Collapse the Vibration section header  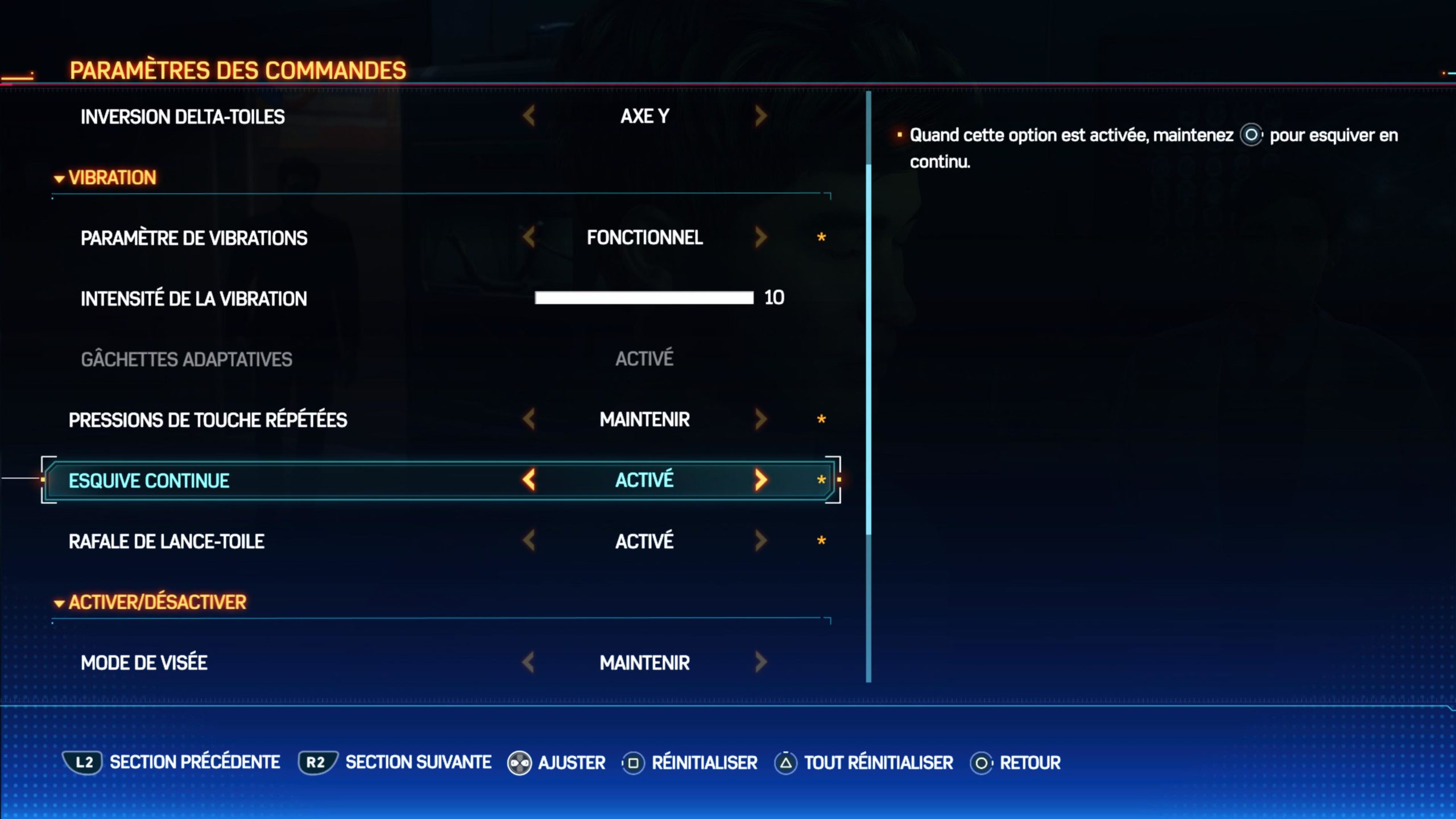(106, 178)
